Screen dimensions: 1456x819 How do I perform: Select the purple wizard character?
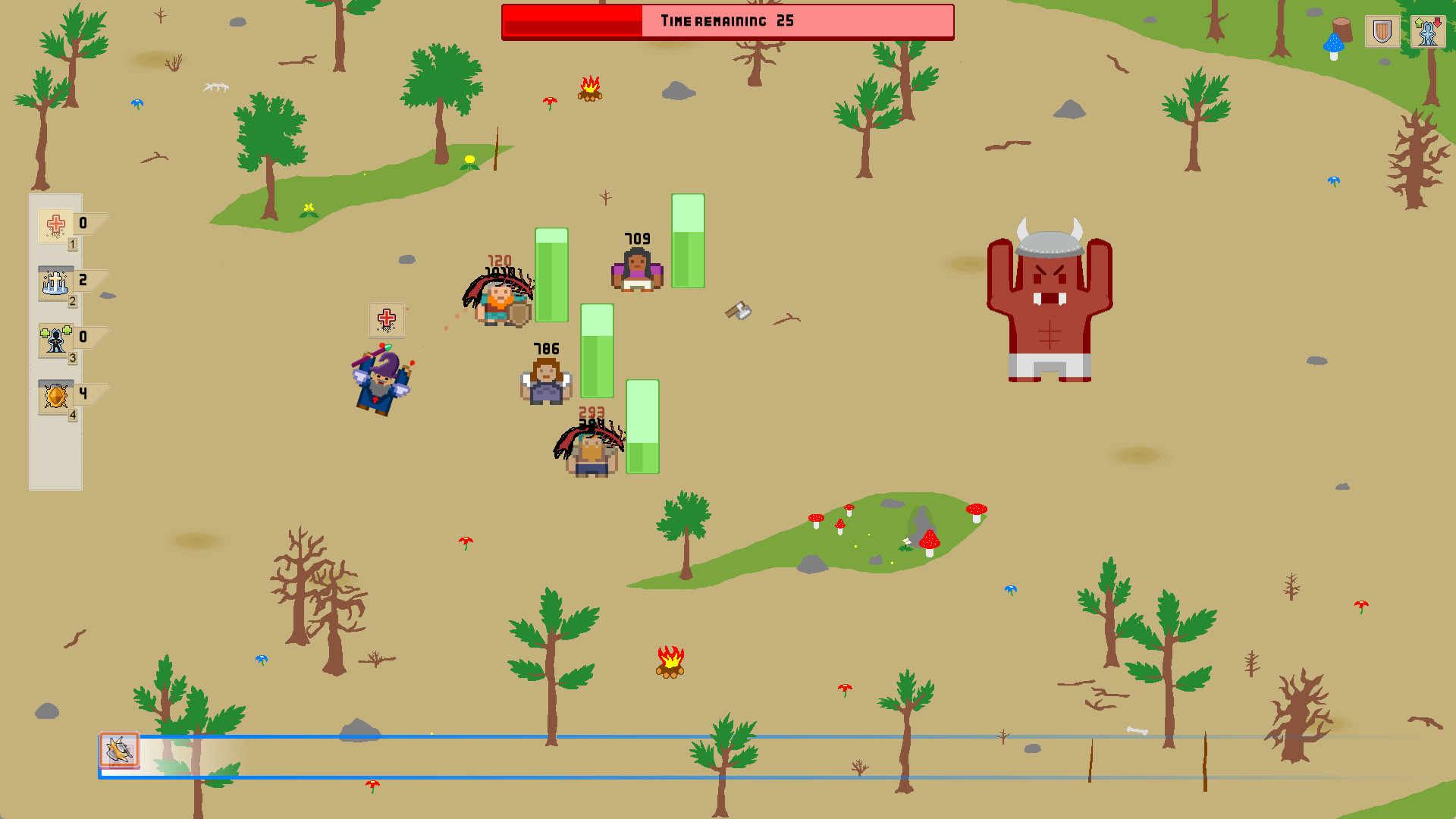click(x=379, y=383)
